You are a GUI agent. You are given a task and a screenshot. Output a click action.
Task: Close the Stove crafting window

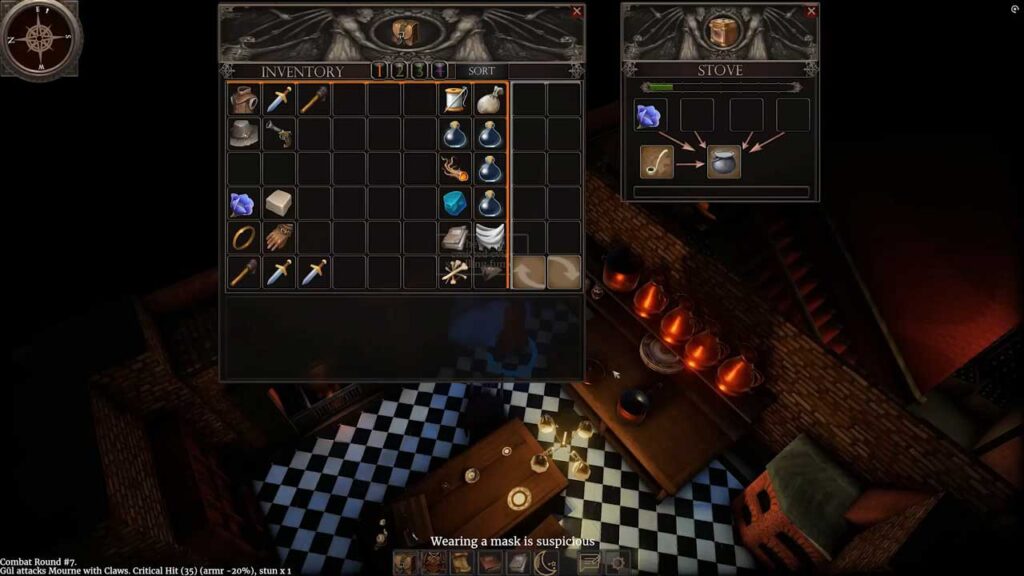pos(810,12)
